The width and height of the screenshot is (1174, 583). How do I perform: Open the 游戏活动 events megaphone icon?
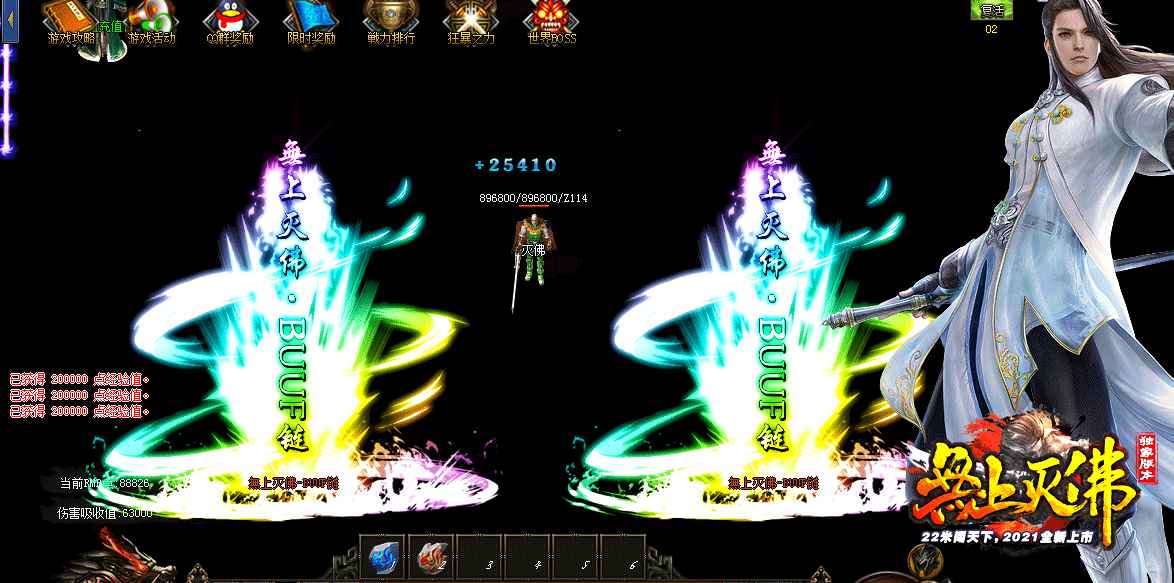tap(151, 20)
